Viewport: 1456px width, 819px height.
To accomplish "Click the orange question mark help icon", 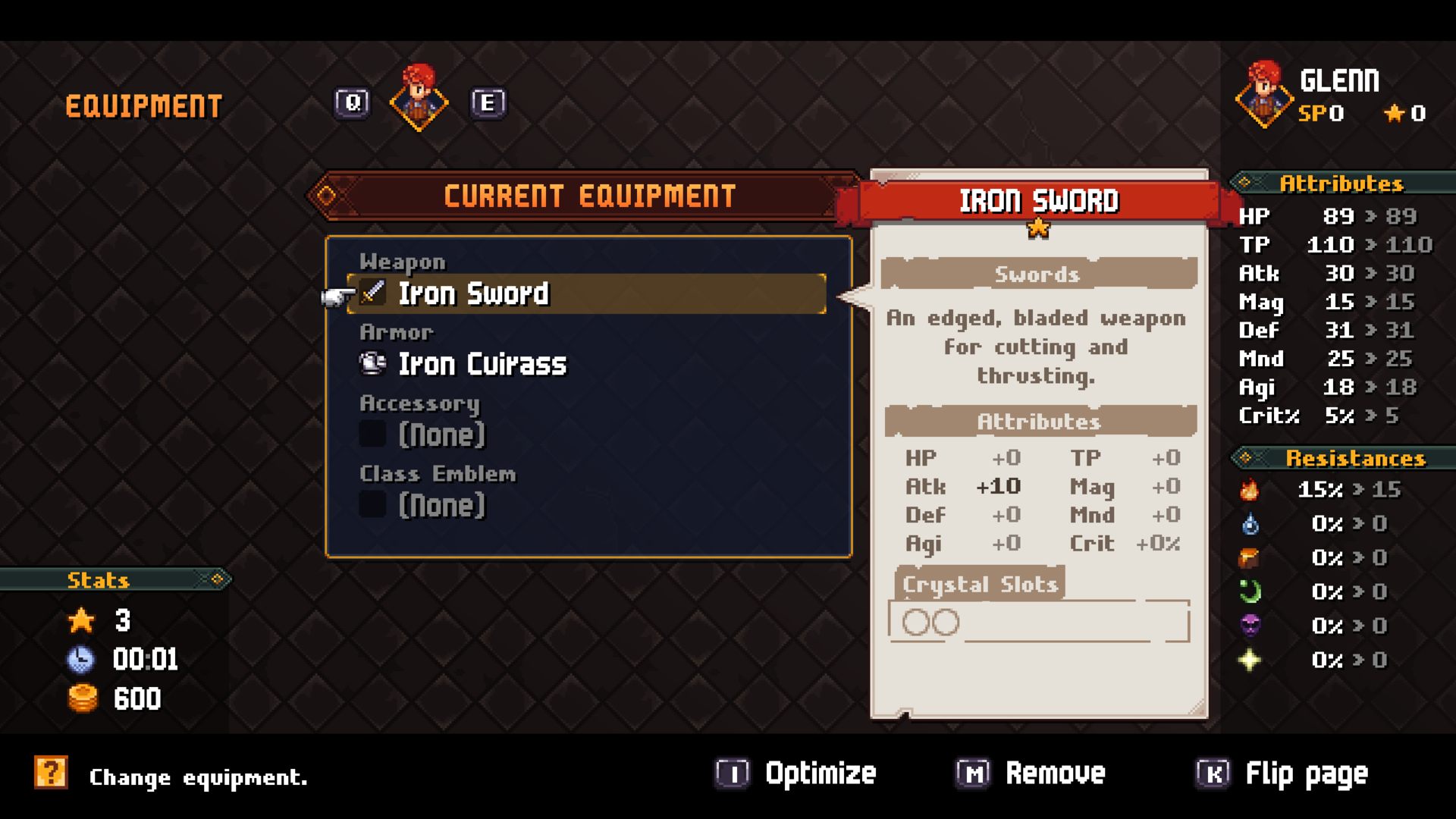I will pos(51,773).
